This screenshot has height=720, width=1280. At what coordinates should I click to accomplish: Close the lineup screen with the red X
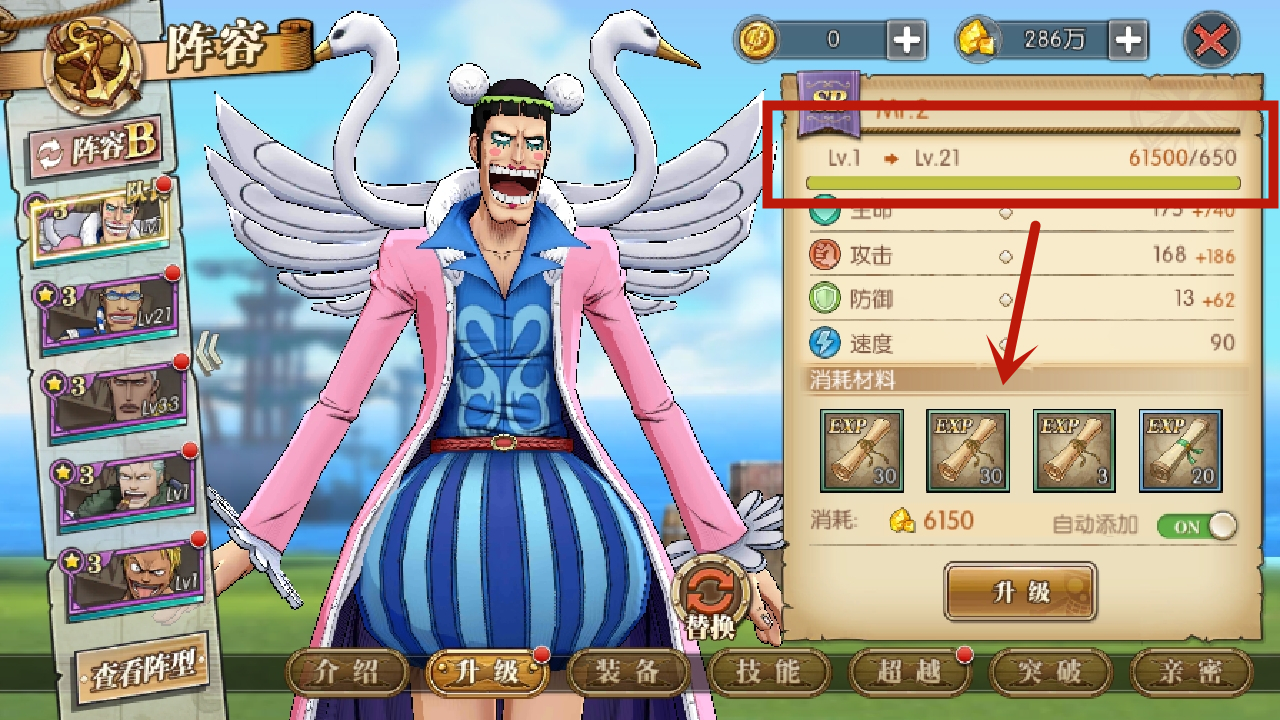[1211, 41]
